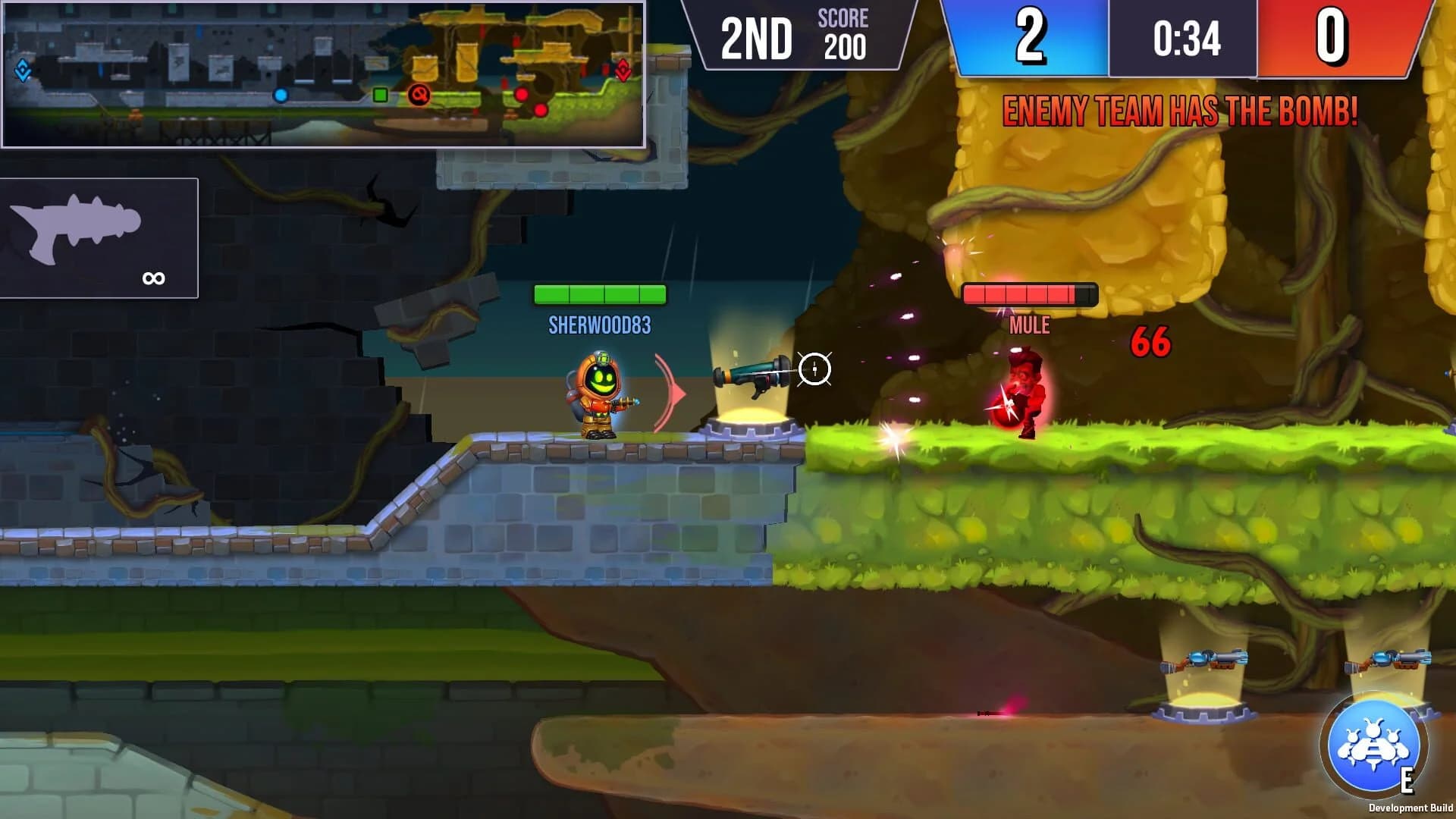The height and width of the screenshot is (819, 1456).
Task: Click the blue player dot on the minimap
Action: (281, 95)
